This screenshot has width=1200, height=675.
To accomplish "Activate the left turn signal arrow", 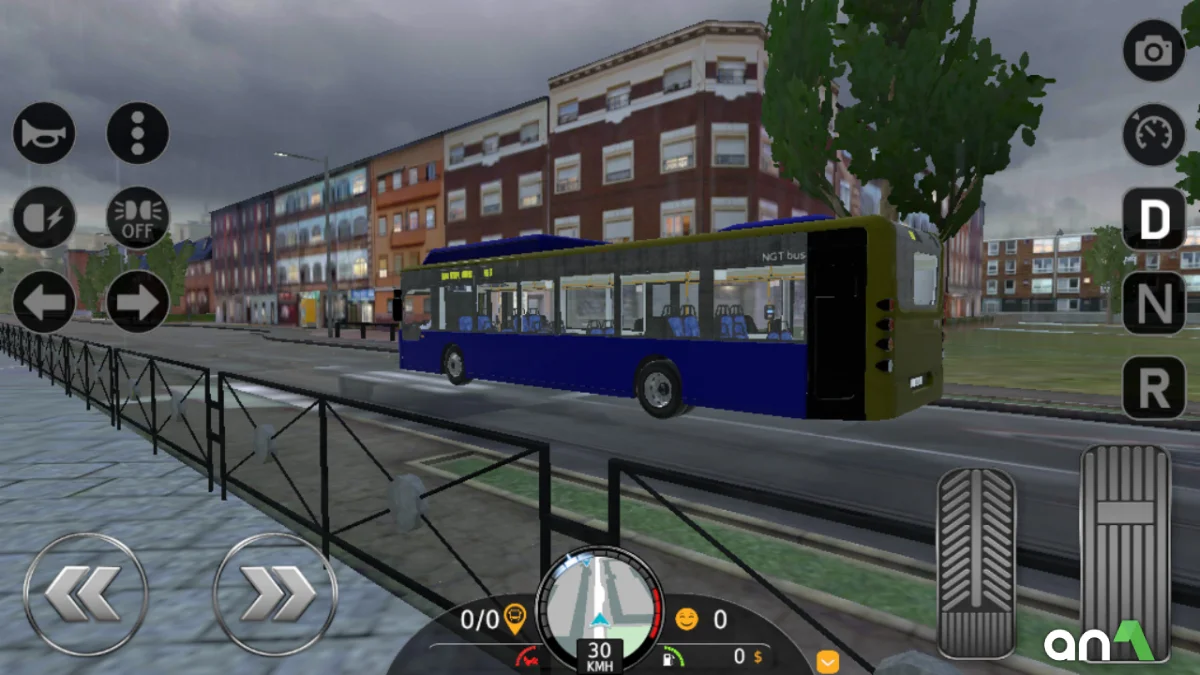I will click(44, 302).
